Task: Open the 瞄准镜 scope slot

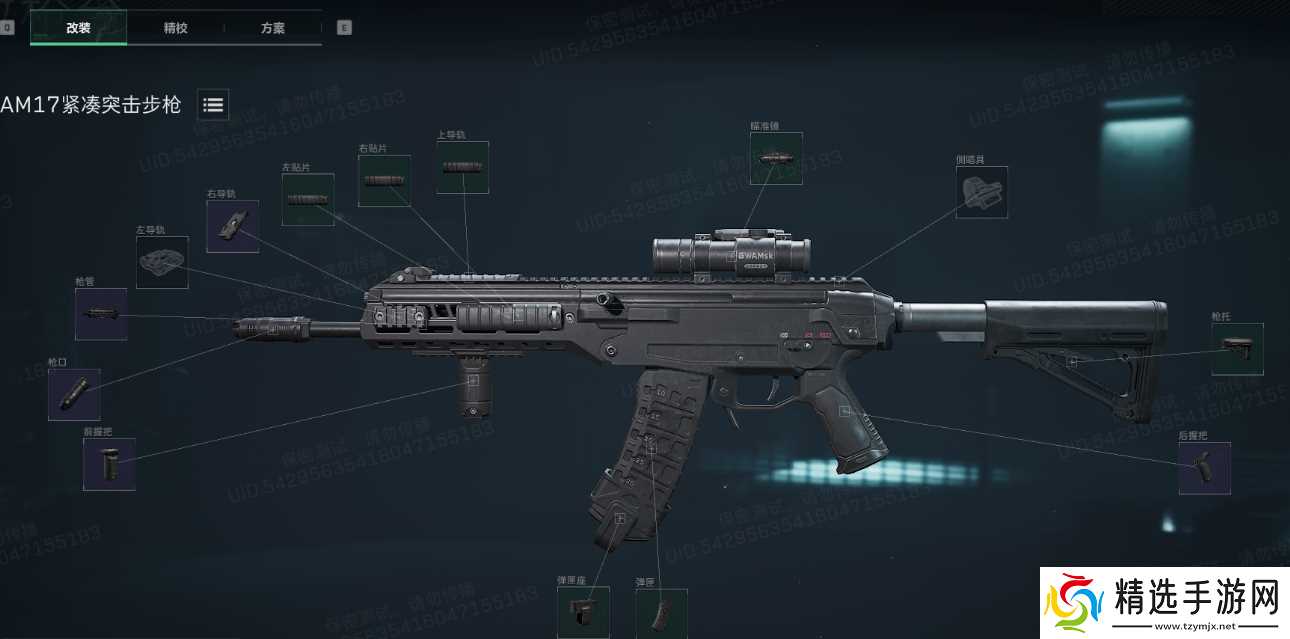Action: coord(776,158)
